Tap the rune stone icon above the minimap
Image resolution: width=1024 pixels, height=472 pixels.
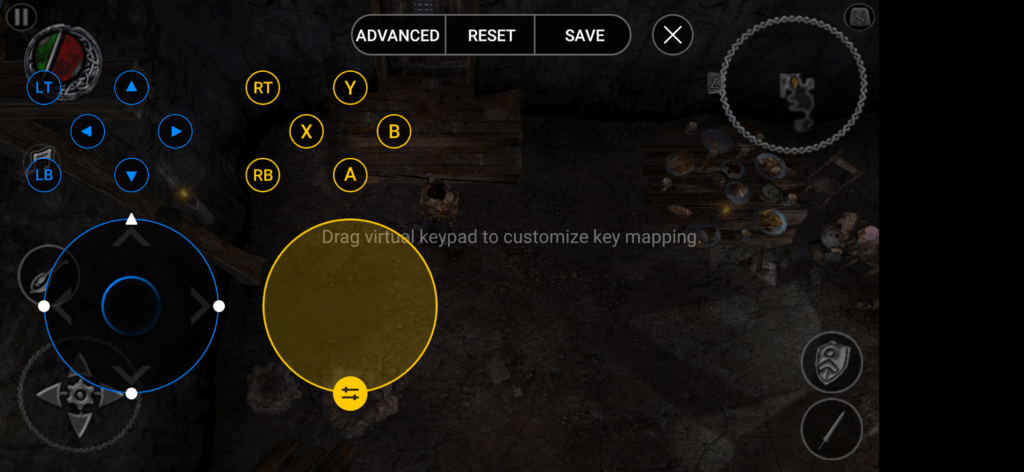point(860,16)
